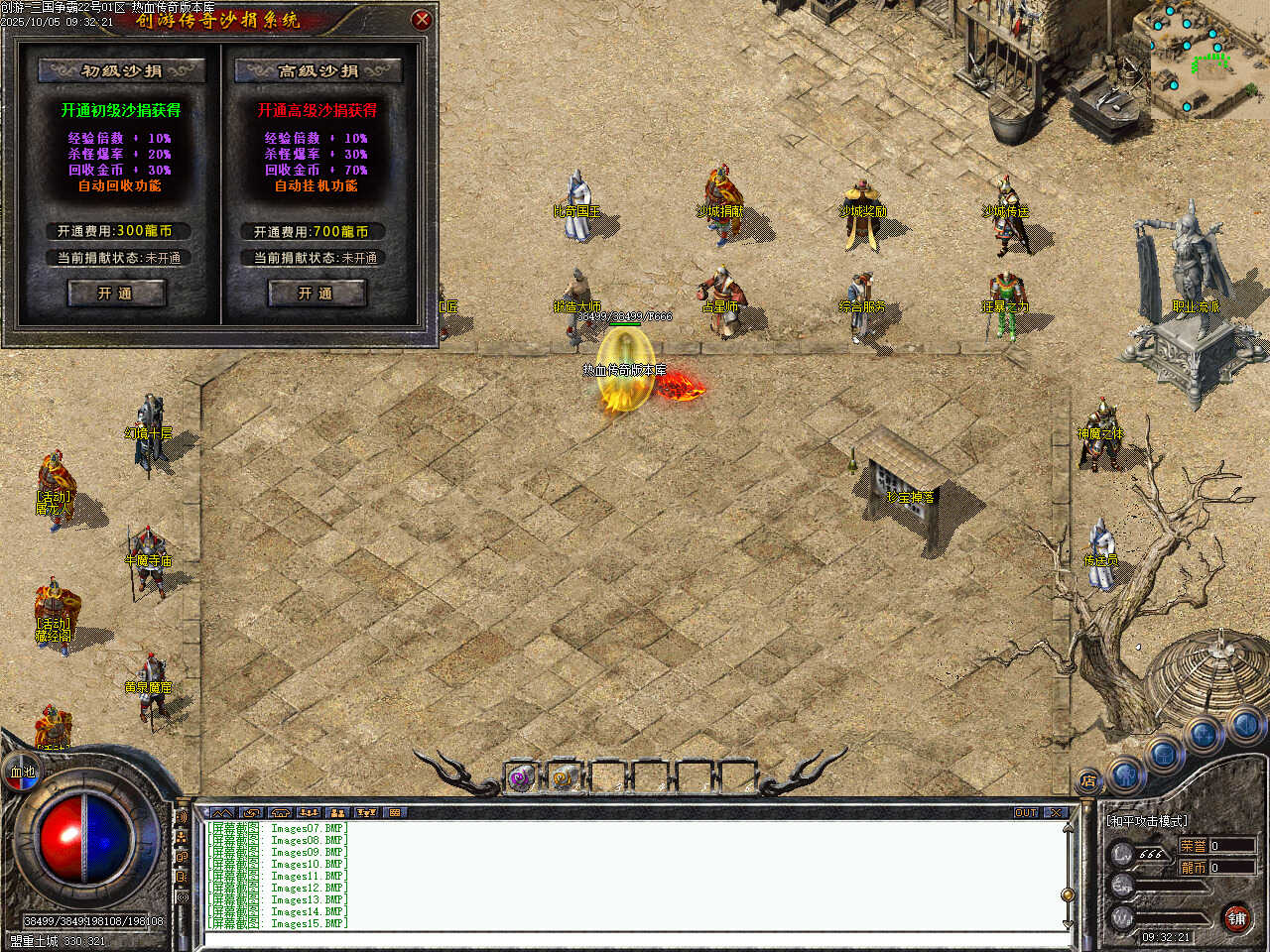The image size is (1270, 952).
Task: Click the 和平攻击模式 attack mode label
Action: click(x=1147, y=821)
